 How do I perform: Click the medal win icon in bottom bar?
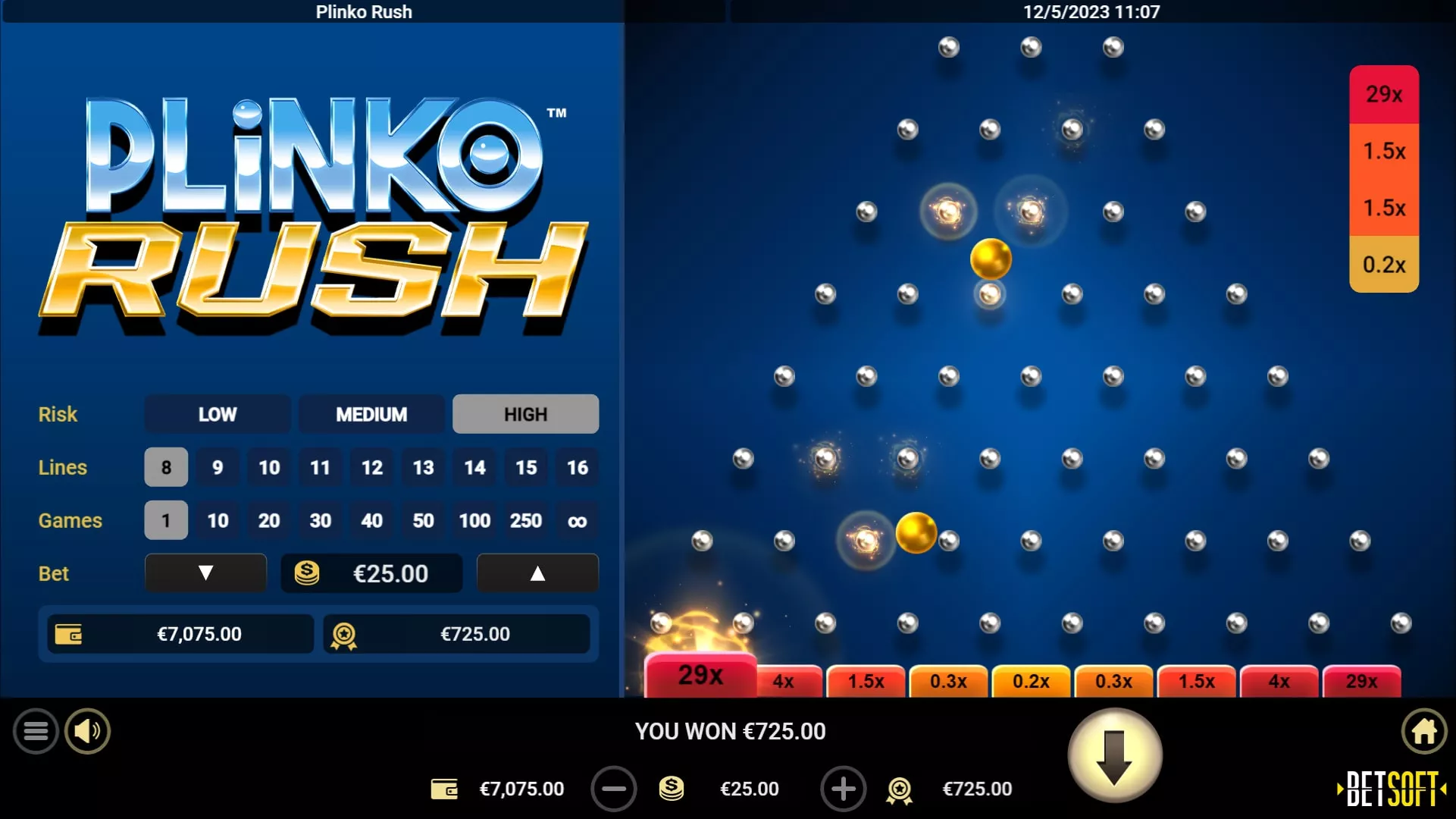click(x=899, y=789)
